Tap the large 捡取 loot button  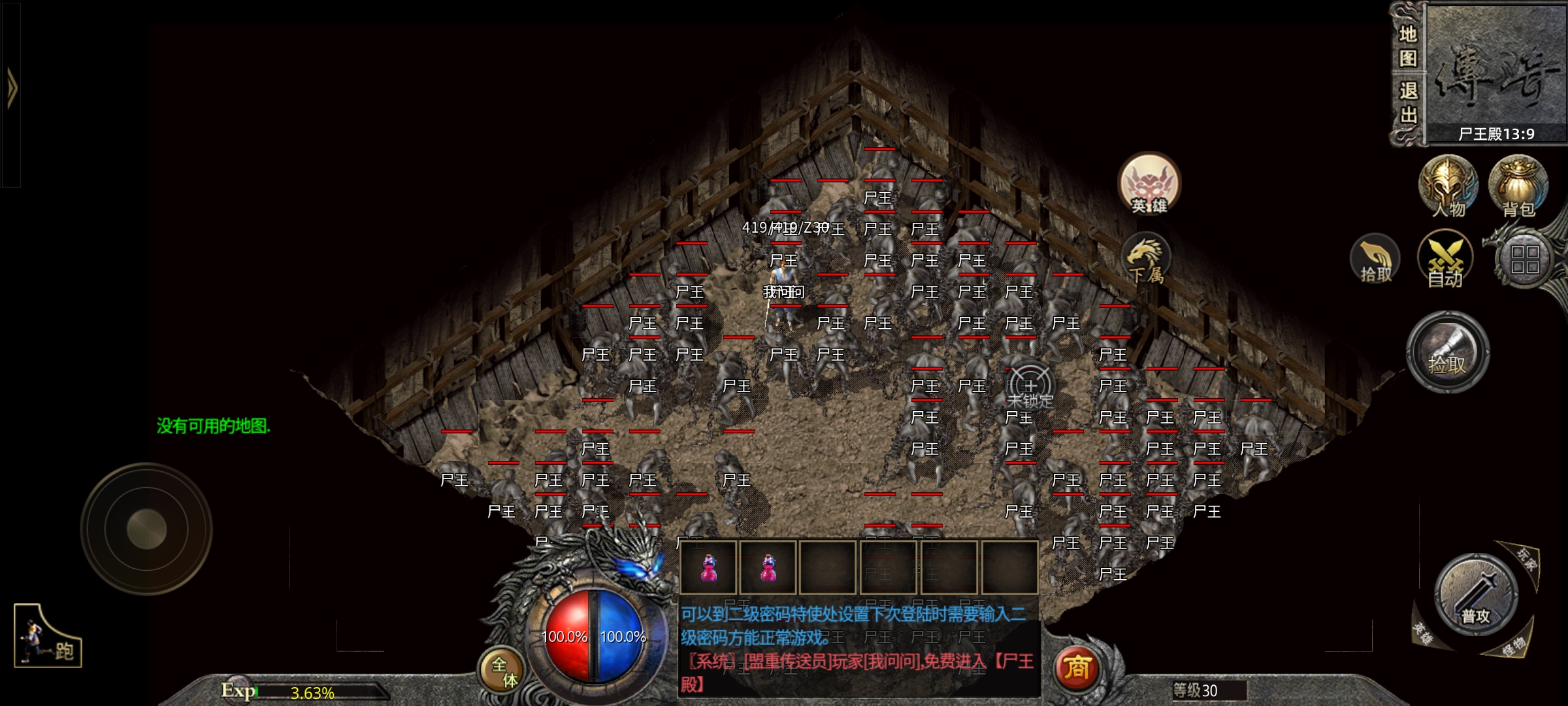point(1448,352)
